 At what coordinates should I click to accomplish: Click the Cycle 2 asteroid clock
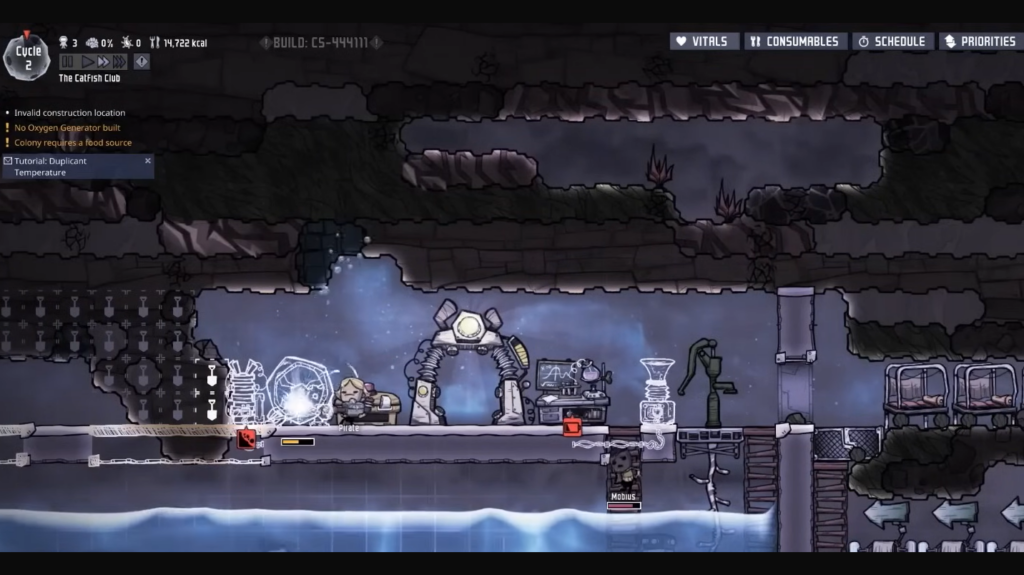click(27, 57)
